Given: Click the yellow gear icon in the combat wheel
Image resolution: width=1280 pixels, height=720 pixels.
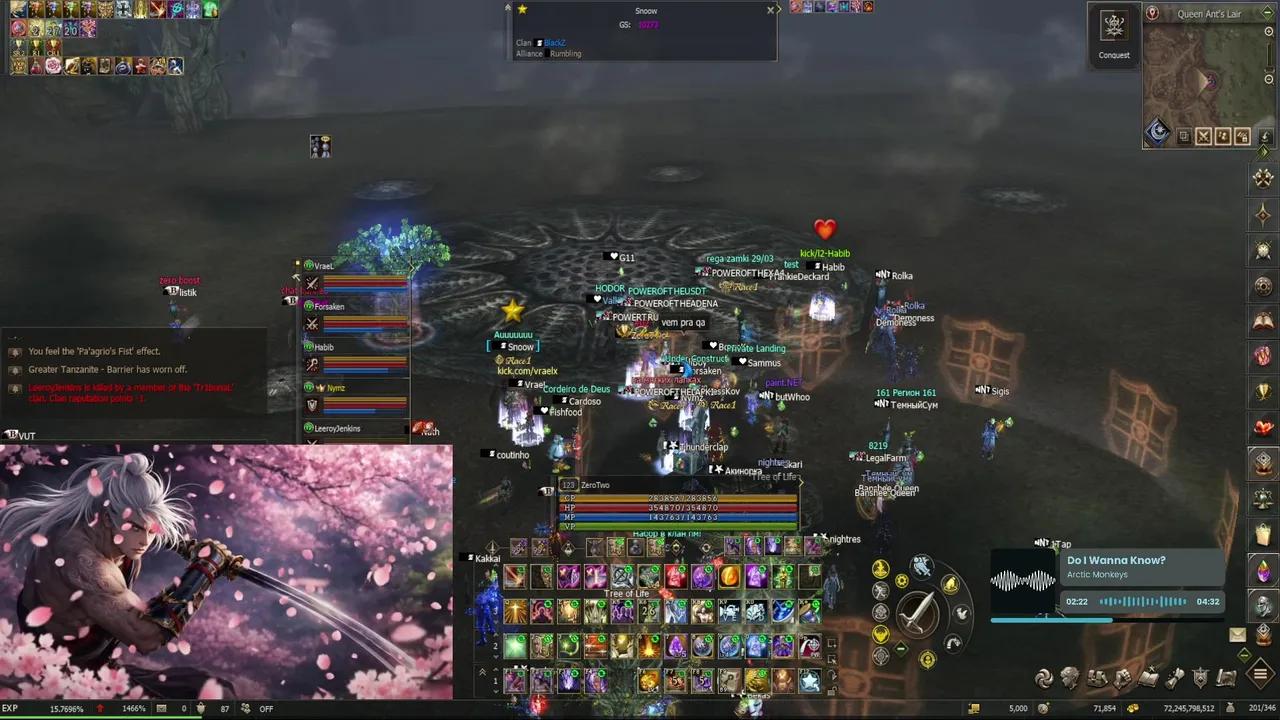Looking at the screenshot, I should click(901, 580).
